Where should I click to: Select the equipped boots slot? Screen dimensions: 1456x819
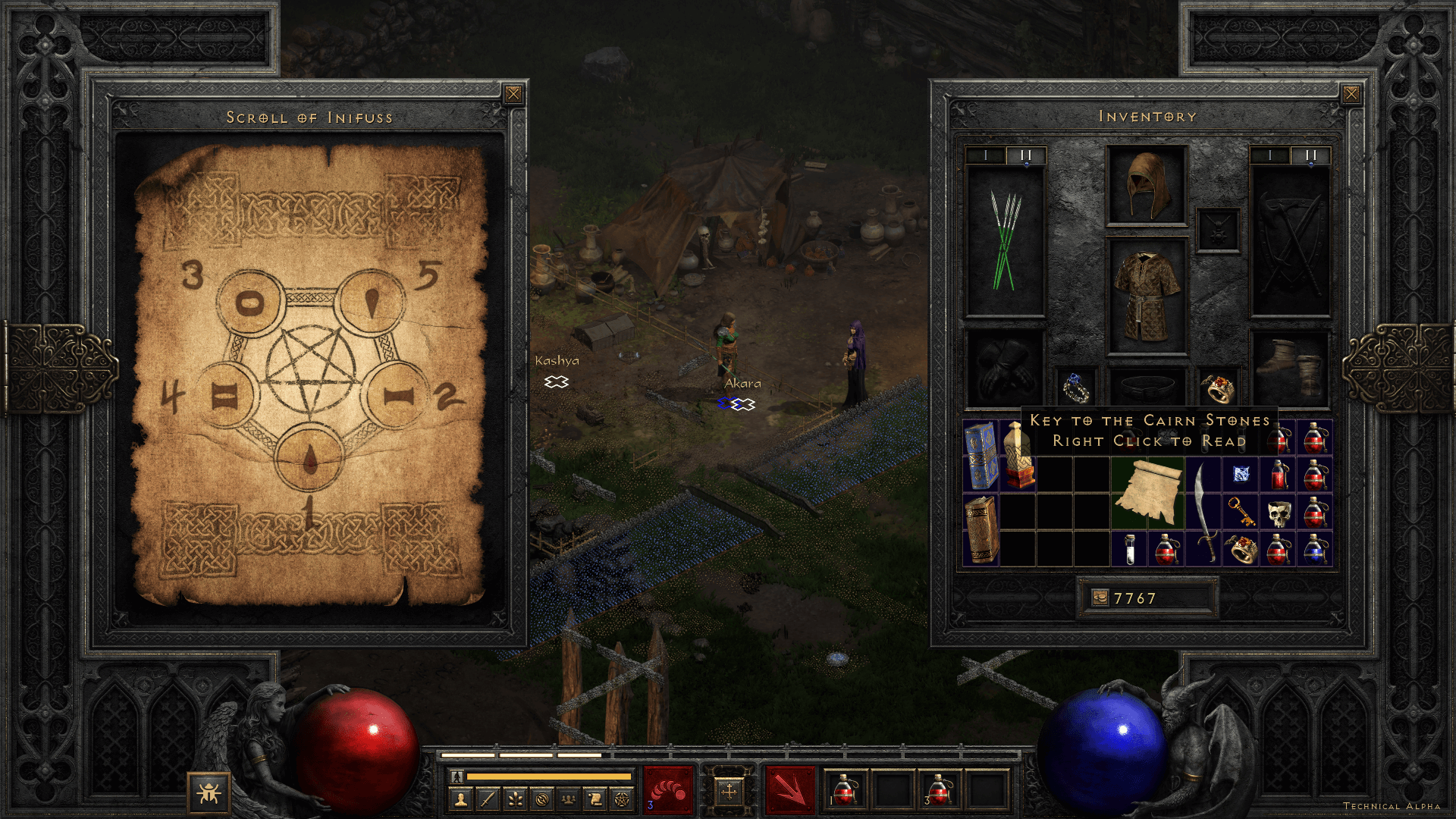tap(1290, 369)
